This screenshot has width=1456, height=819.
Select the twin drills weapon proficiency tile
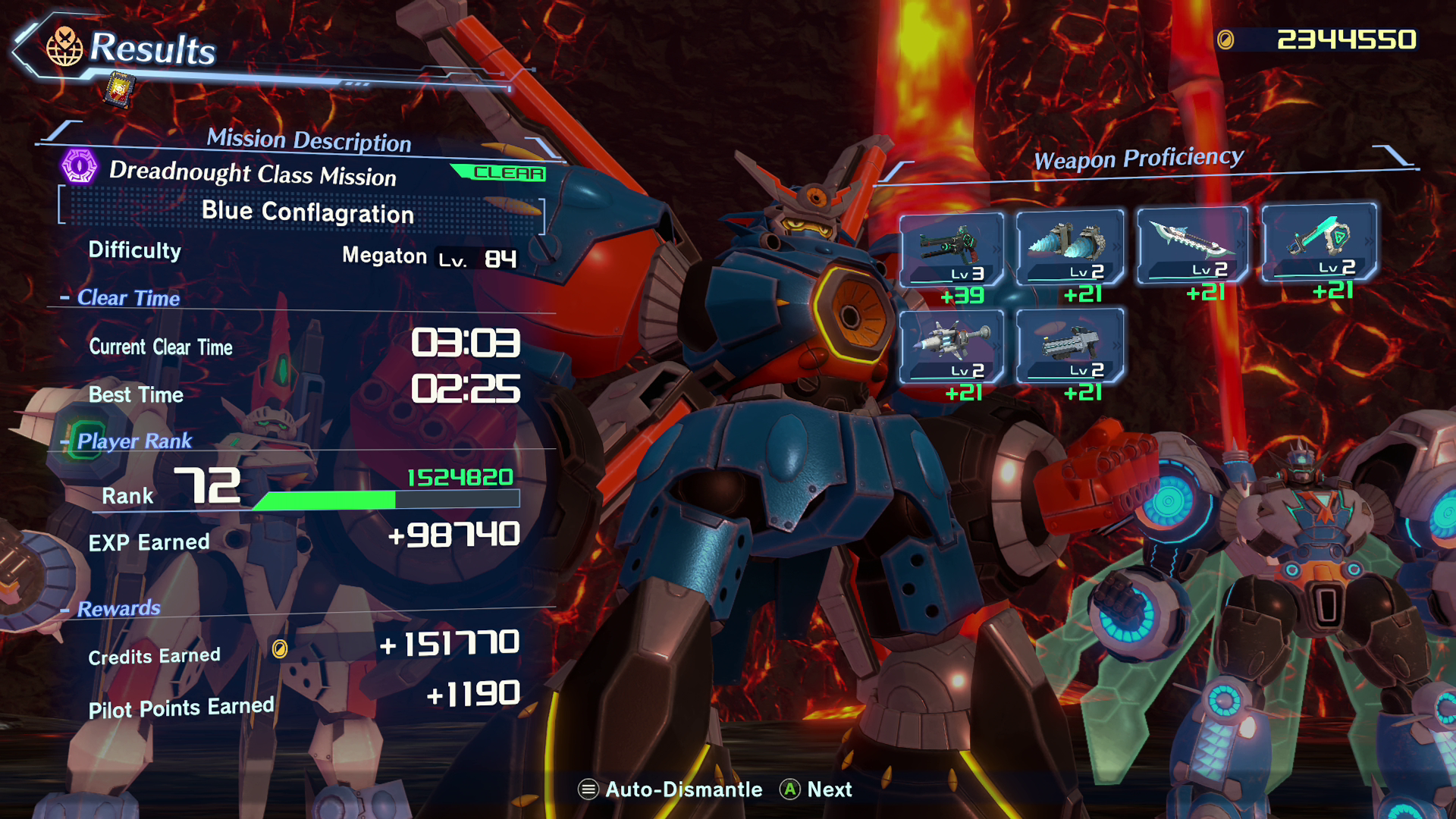tap(1070, 247)
